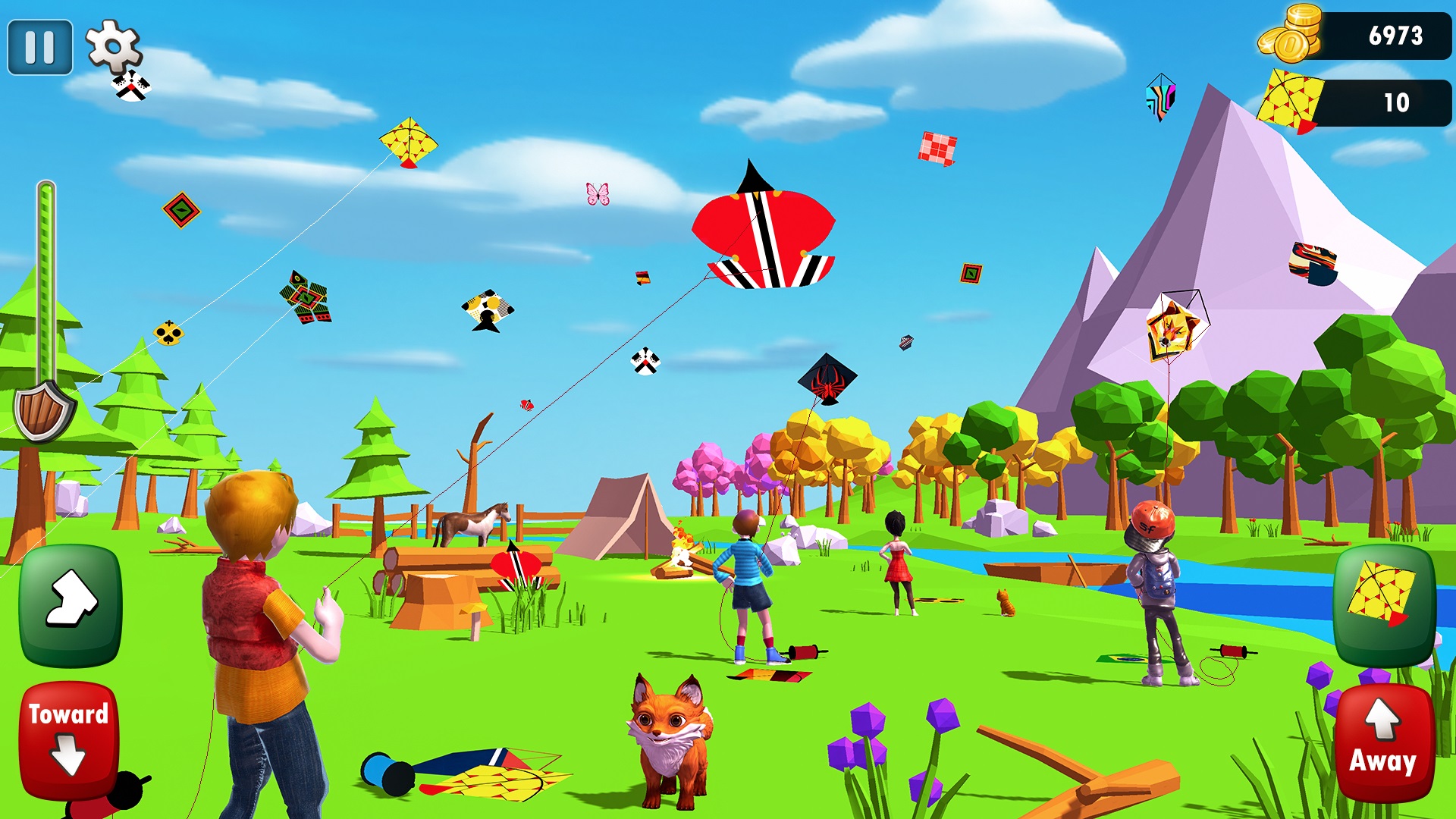Viewport: 1456px width, 819px height.
Task: Open the settings gear
Action: tap(114, 45)
